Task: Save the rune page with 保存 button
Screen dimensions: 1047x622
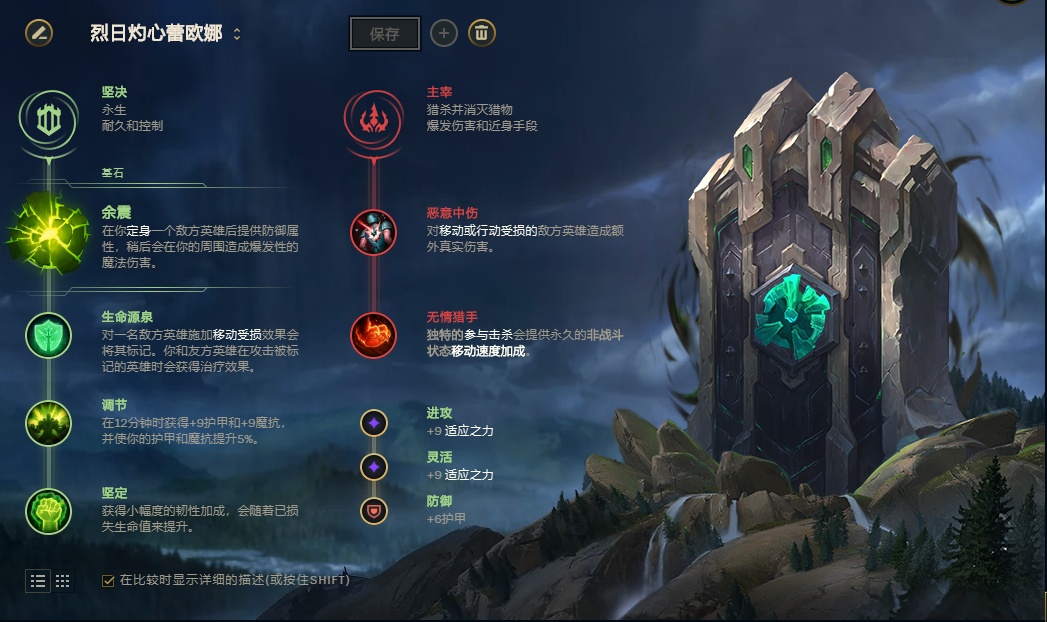Action: tap(385, 33)
